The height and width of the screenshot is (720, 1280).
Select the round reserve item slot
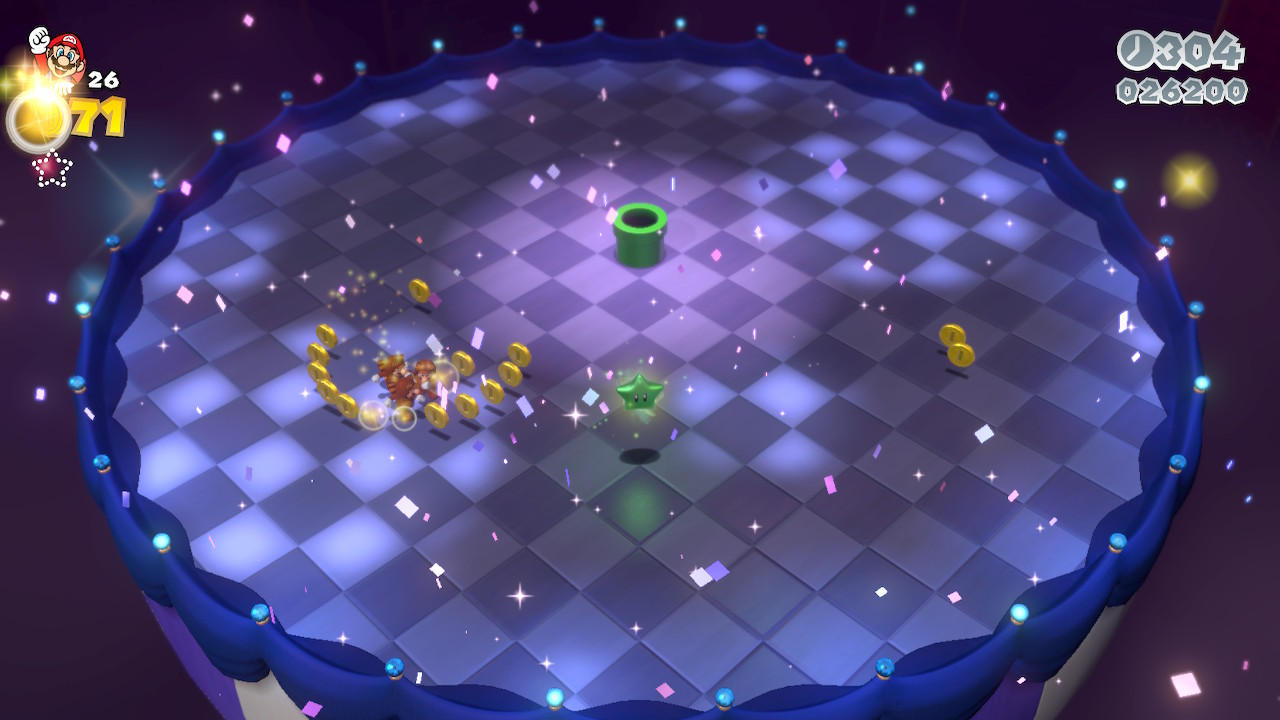(x=38, y=122)
